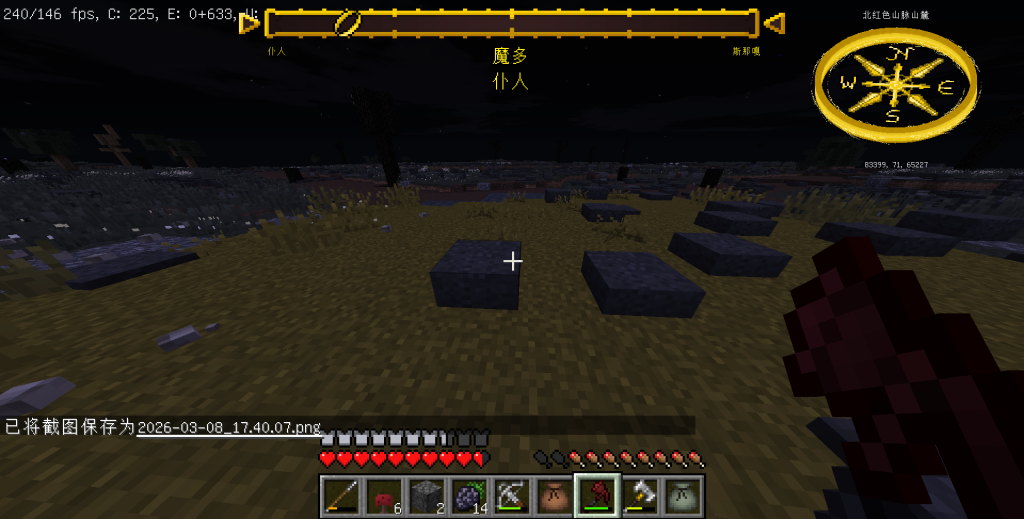Equip the crossbow from the hotbar
This screenshot has width=1024, height=519.
pyautogui.click(x=511, y=495)
